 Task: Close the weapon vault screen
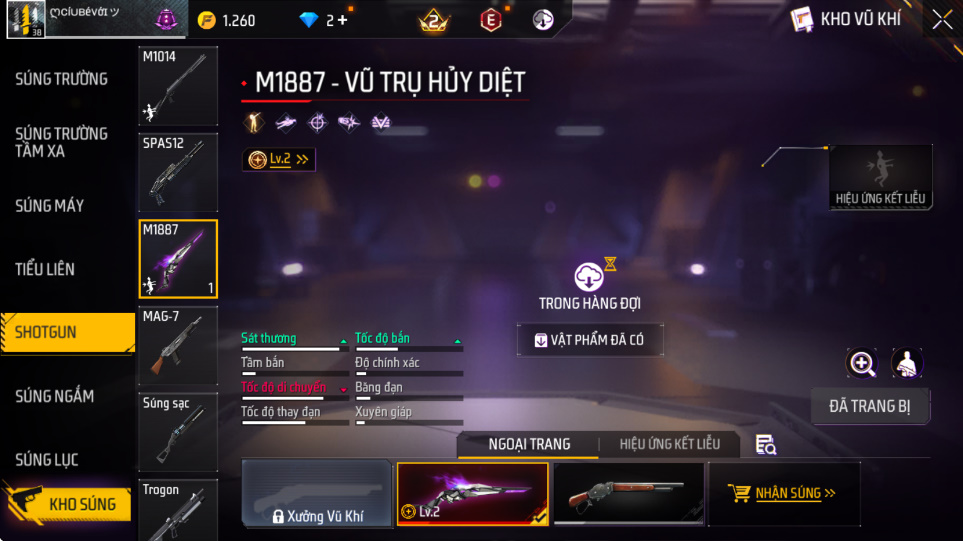tap(942, 19)
